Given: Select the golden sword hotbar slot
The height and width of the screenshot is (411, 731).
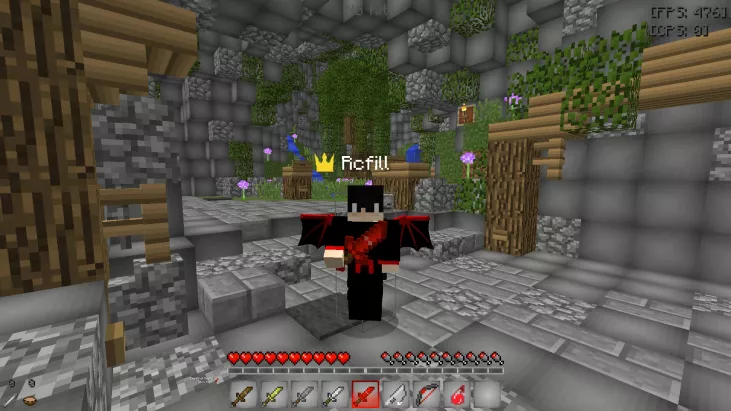Looking at the screenshot, I should pos(275,395).
